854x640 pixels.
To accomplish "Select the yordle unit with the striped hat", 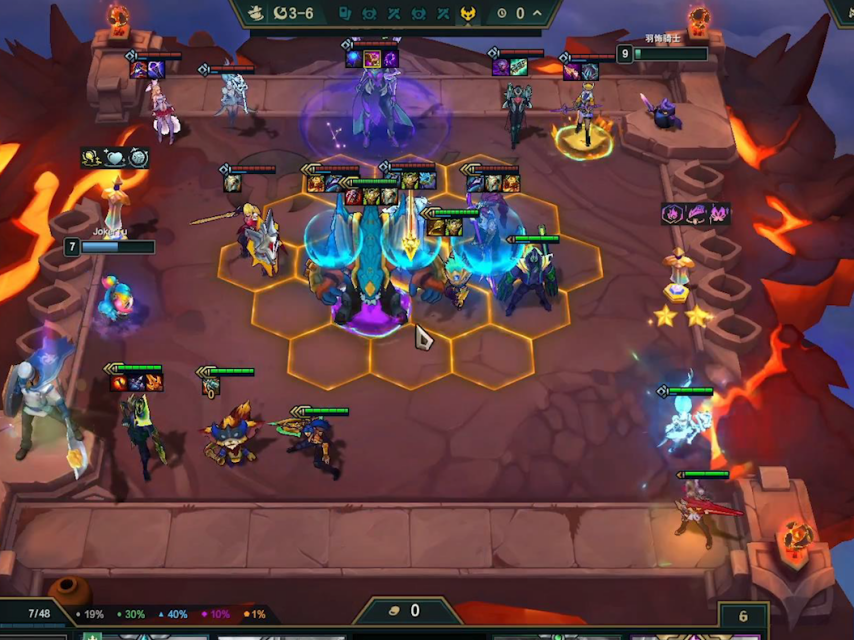I will [x=229, y=437].
